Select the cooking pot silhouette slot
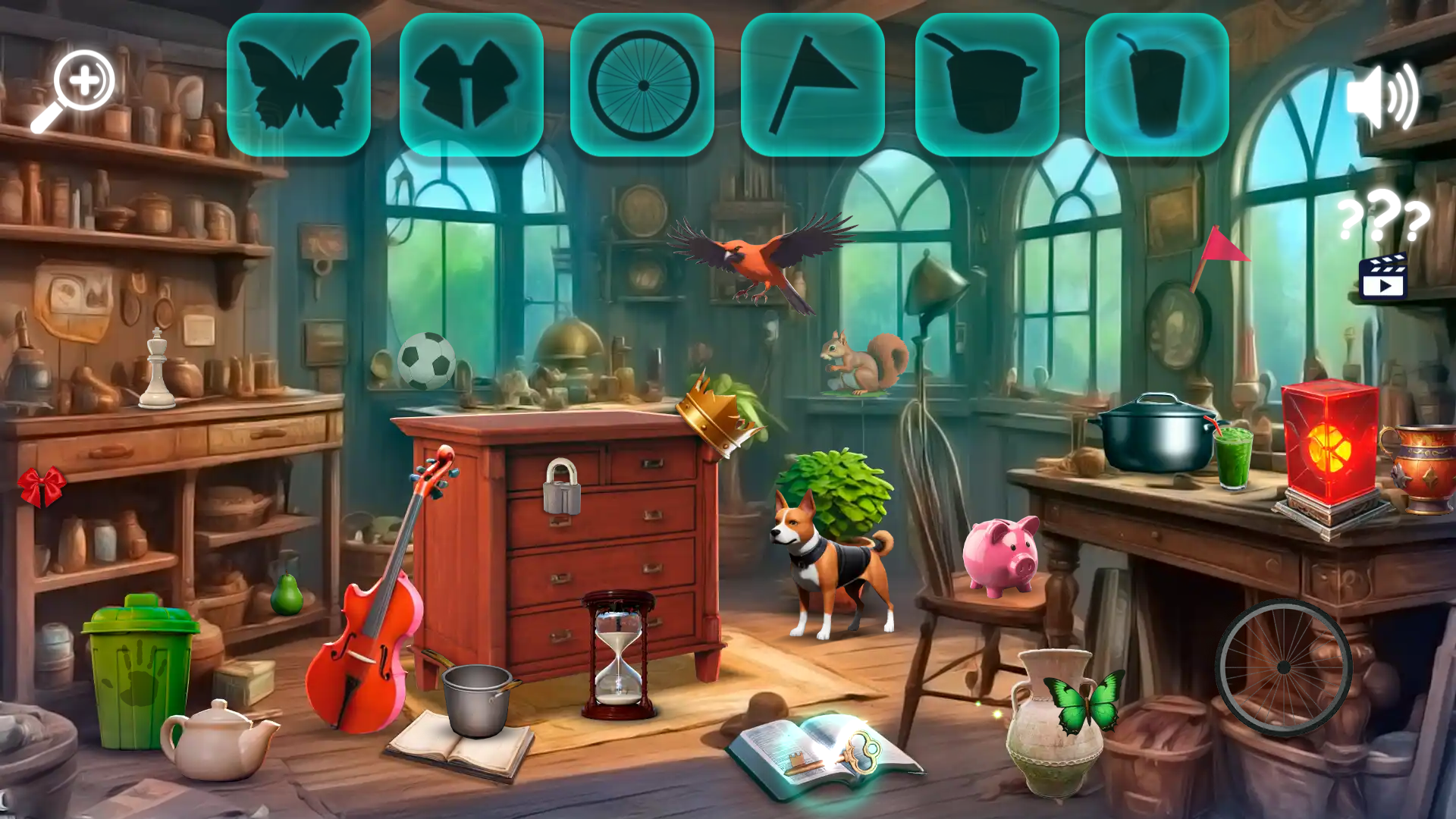Image resolution: width=1456 pixels, height=819 pixels. [x=987, y=83]
